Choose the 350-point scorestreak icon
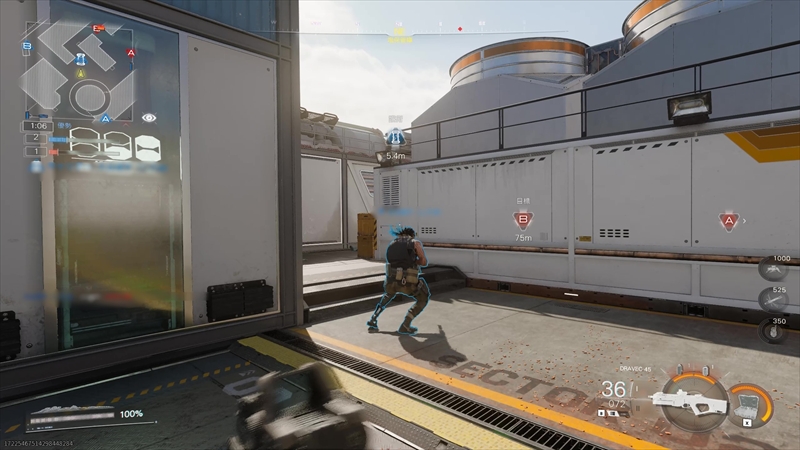The width and height of the screenshot is (800, 450). tap(773, 331)
